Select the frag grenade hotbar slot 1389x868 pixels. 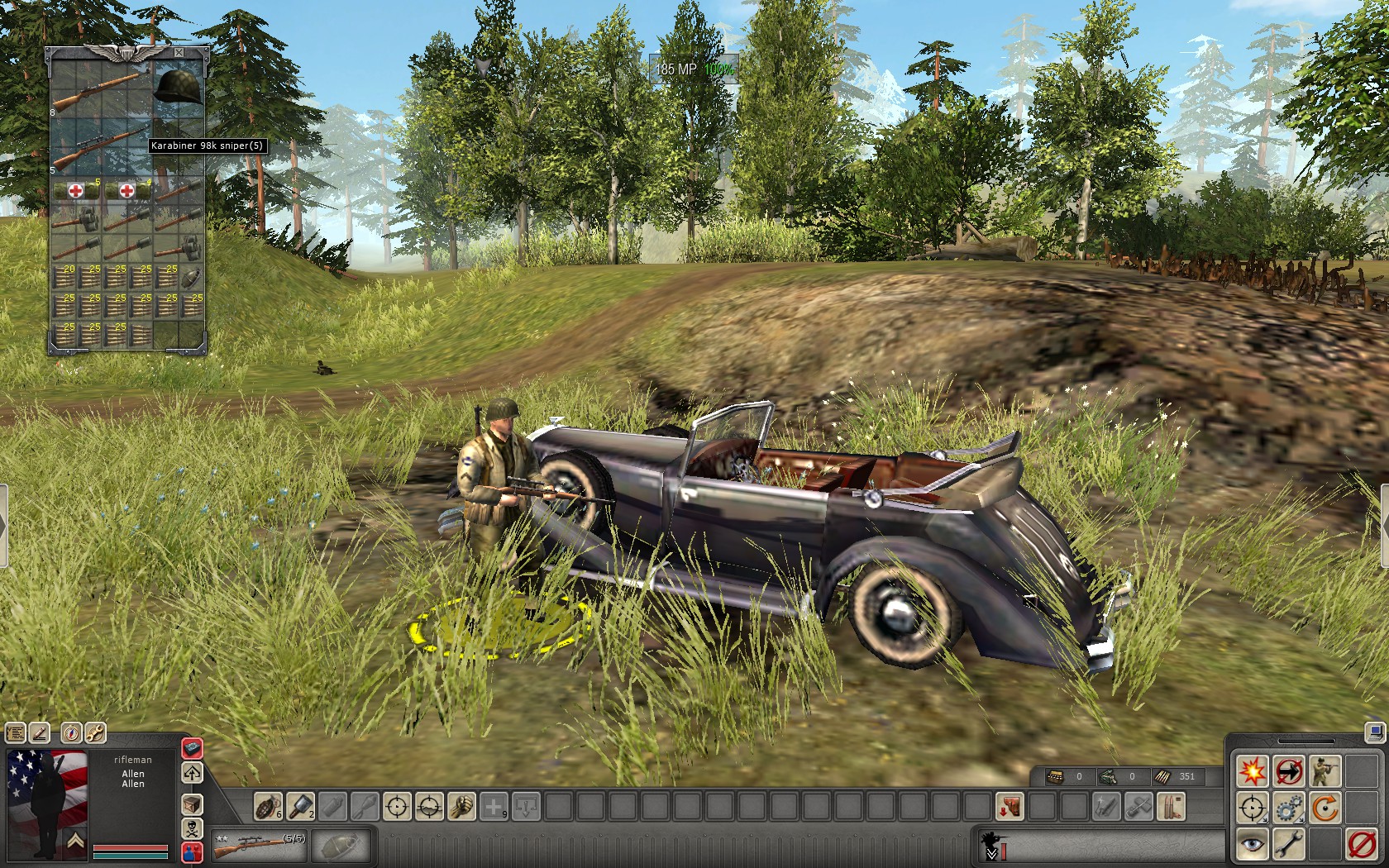[267, 806]
